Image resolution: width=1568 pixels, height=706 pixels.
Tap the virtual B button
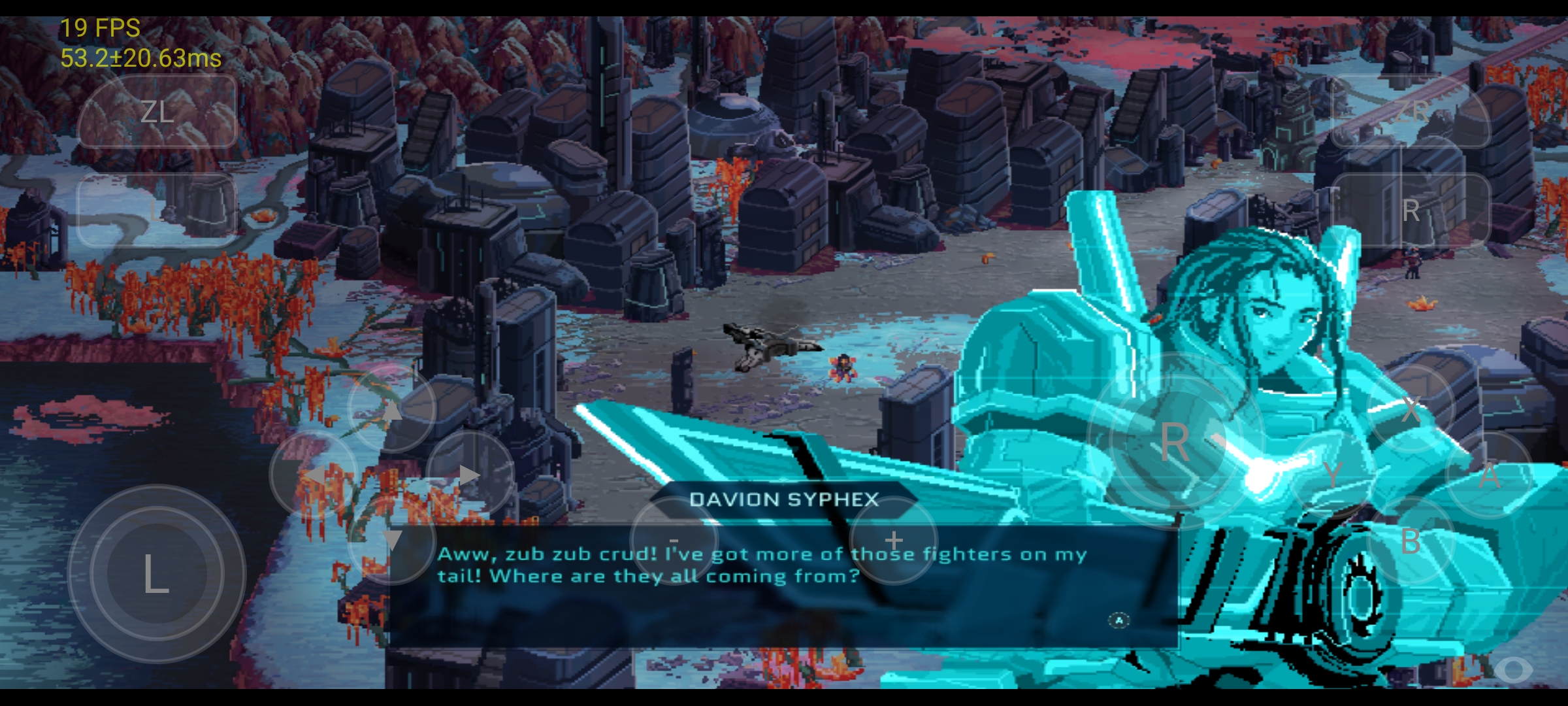pos(1411,541)
